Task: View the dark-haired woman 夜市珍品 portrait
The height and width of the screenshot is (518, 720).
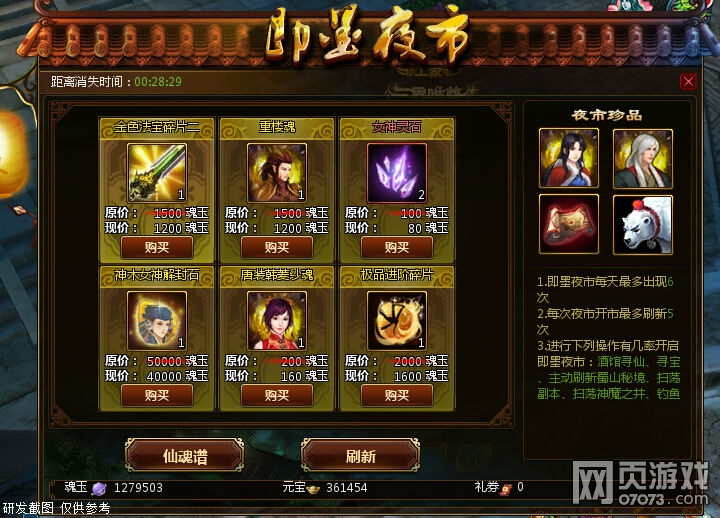Action: coord(569,158)
